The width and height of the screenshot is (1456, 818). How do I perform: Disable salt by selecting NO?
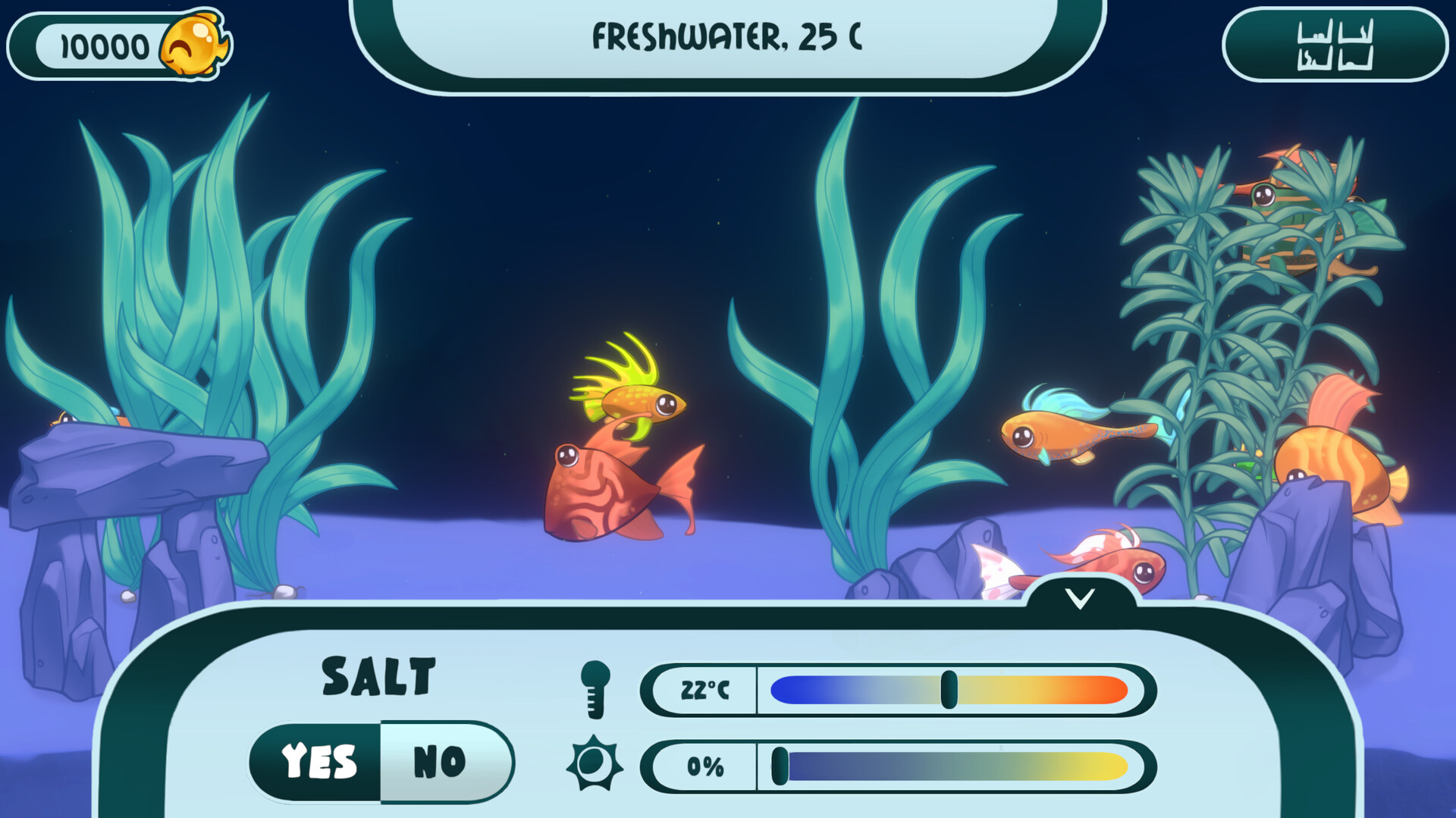[x=438, y=760]
